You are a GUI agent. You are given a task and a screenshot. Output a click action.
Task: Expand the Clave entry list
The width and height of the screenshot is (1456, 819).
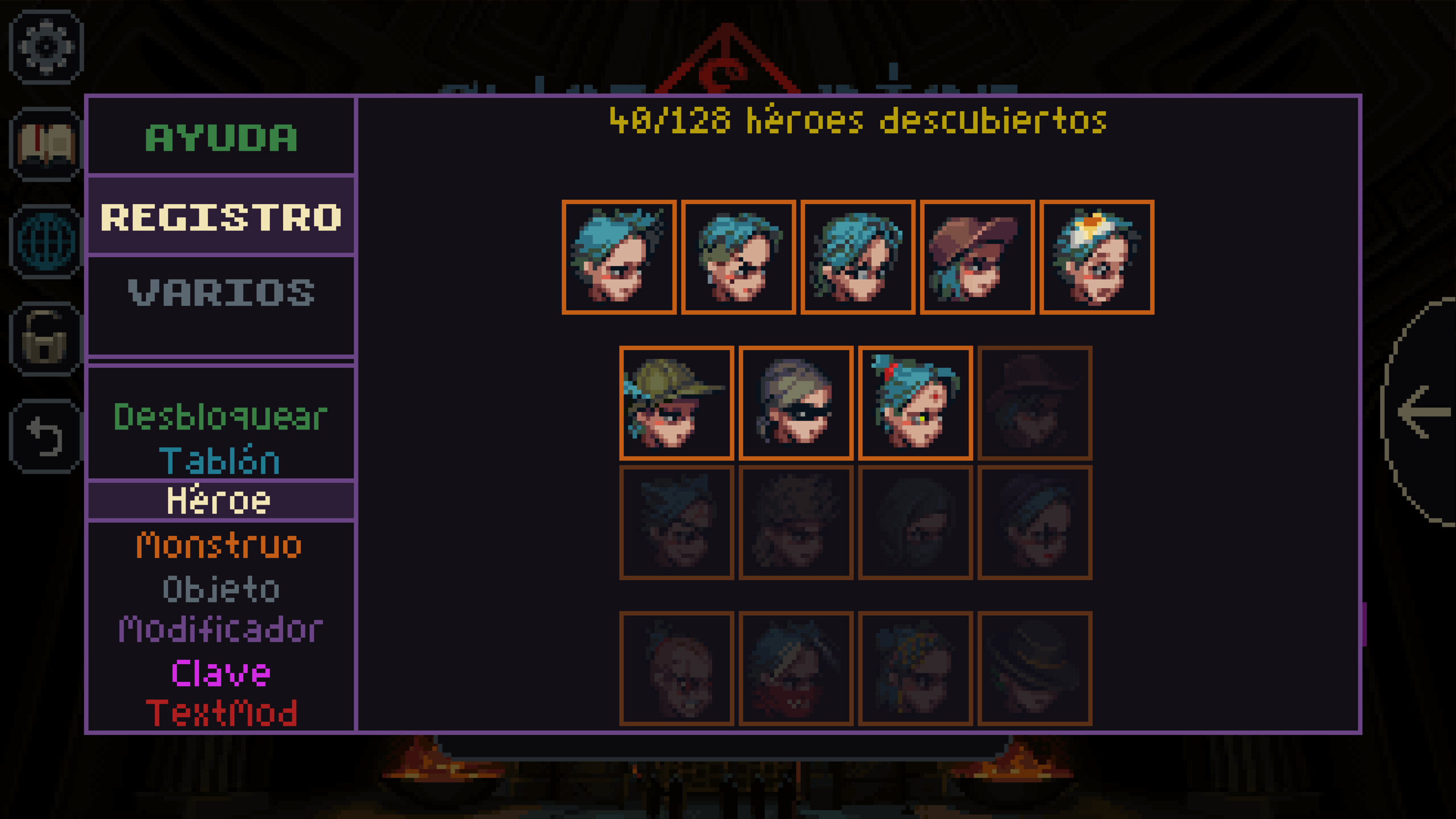pos(221,672)
